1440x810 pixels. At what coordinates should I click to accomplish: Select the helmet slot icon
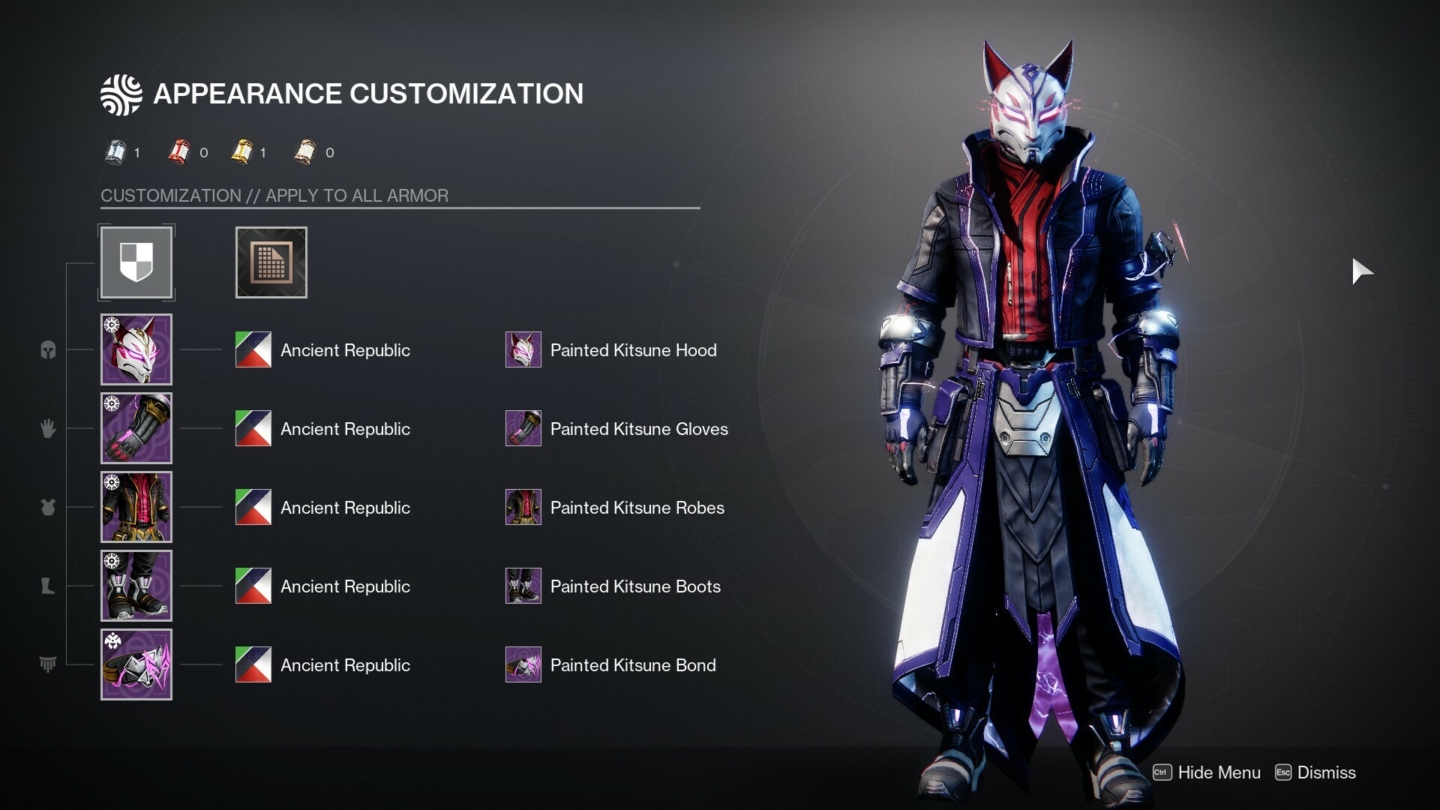coord(47,350)
